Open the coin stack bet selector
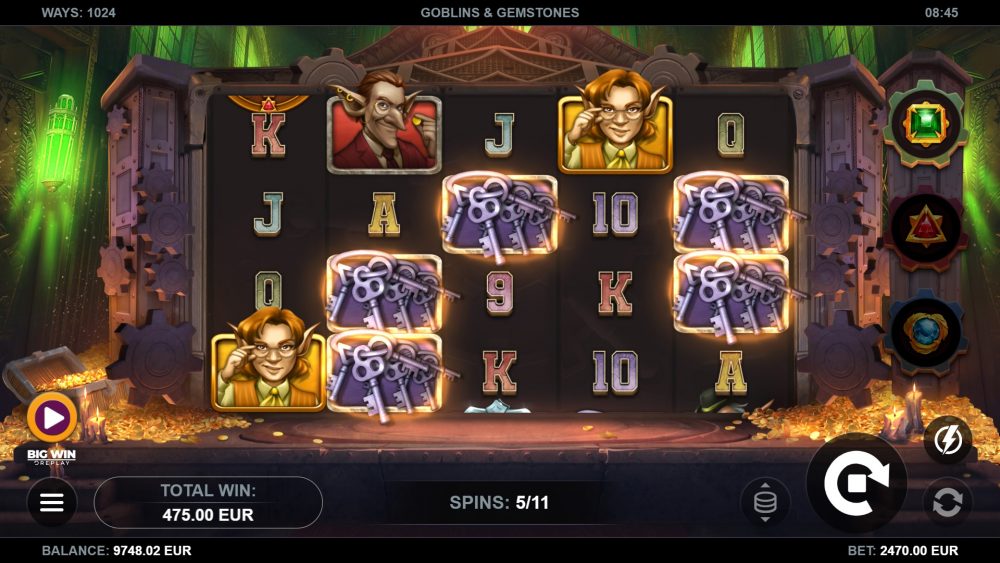 tap(765, 502)
